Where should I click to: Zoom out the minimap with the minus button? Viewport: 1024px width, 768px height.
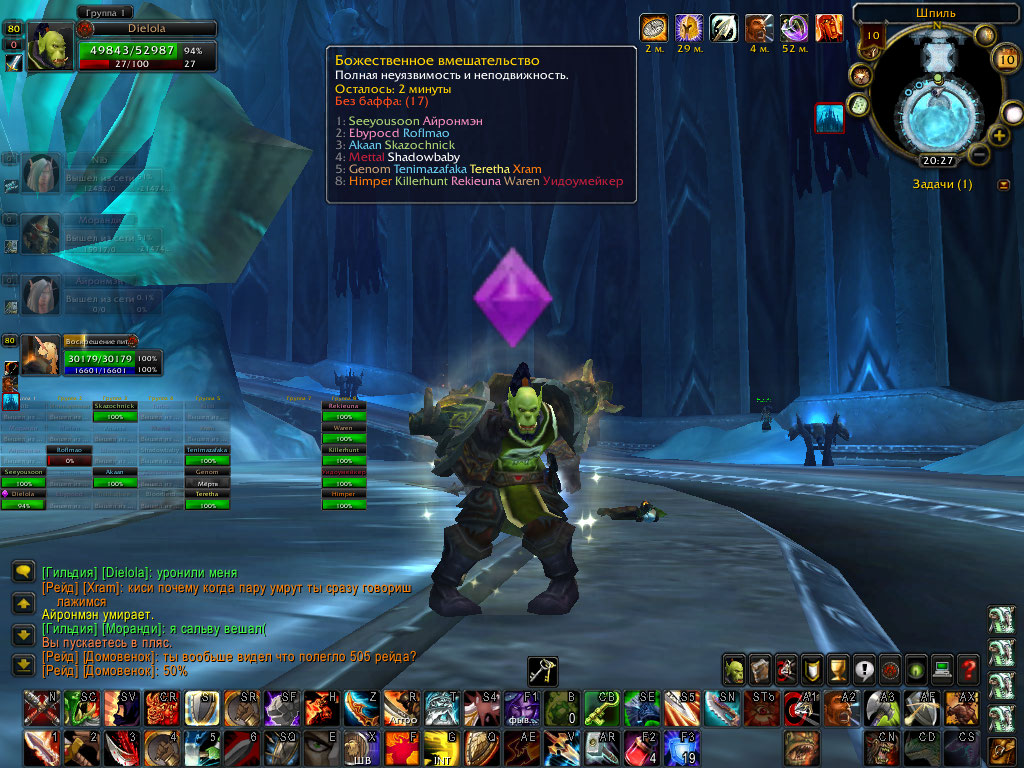[980, 155]
